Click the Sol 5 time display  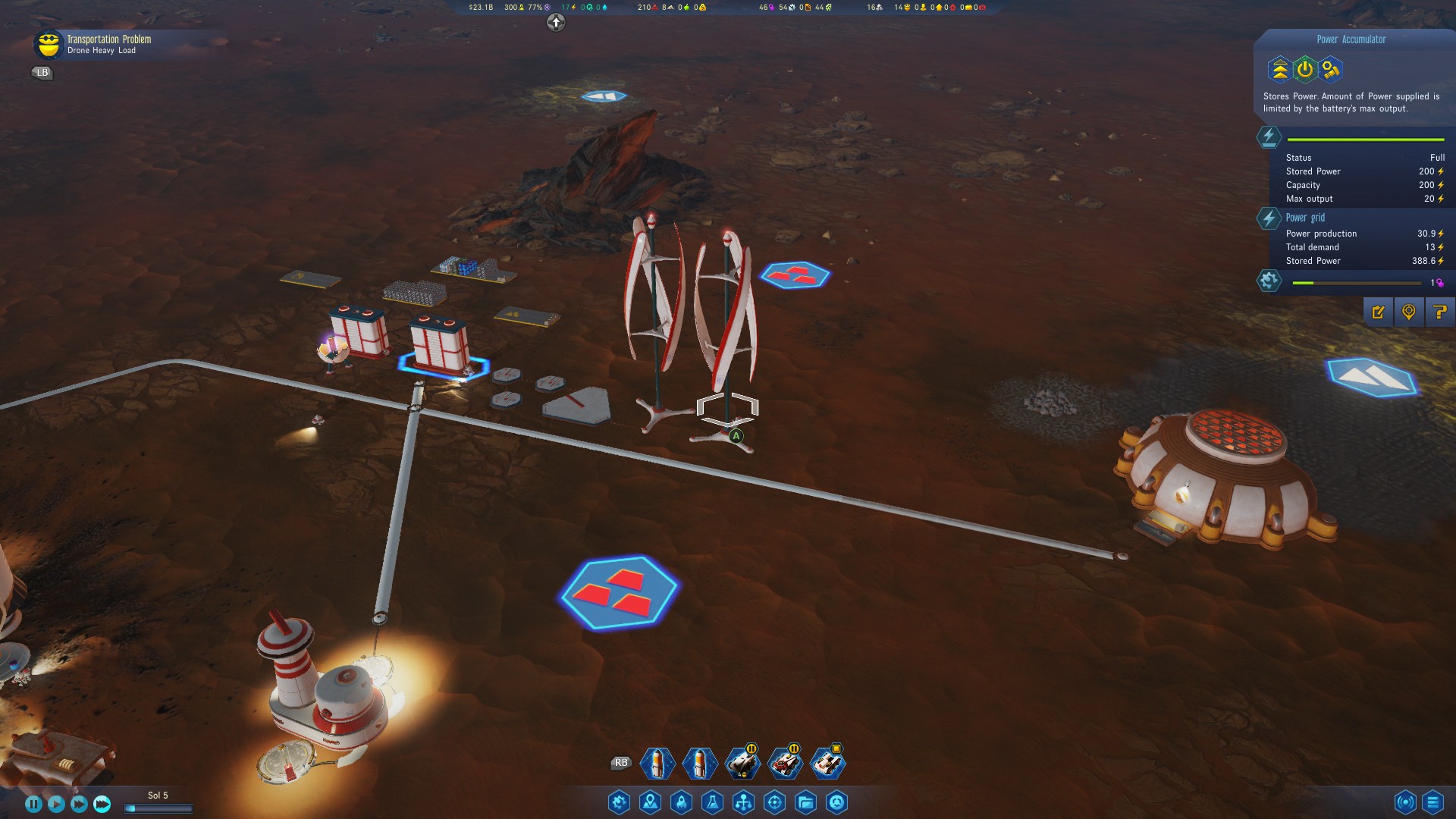coord(157,795)
